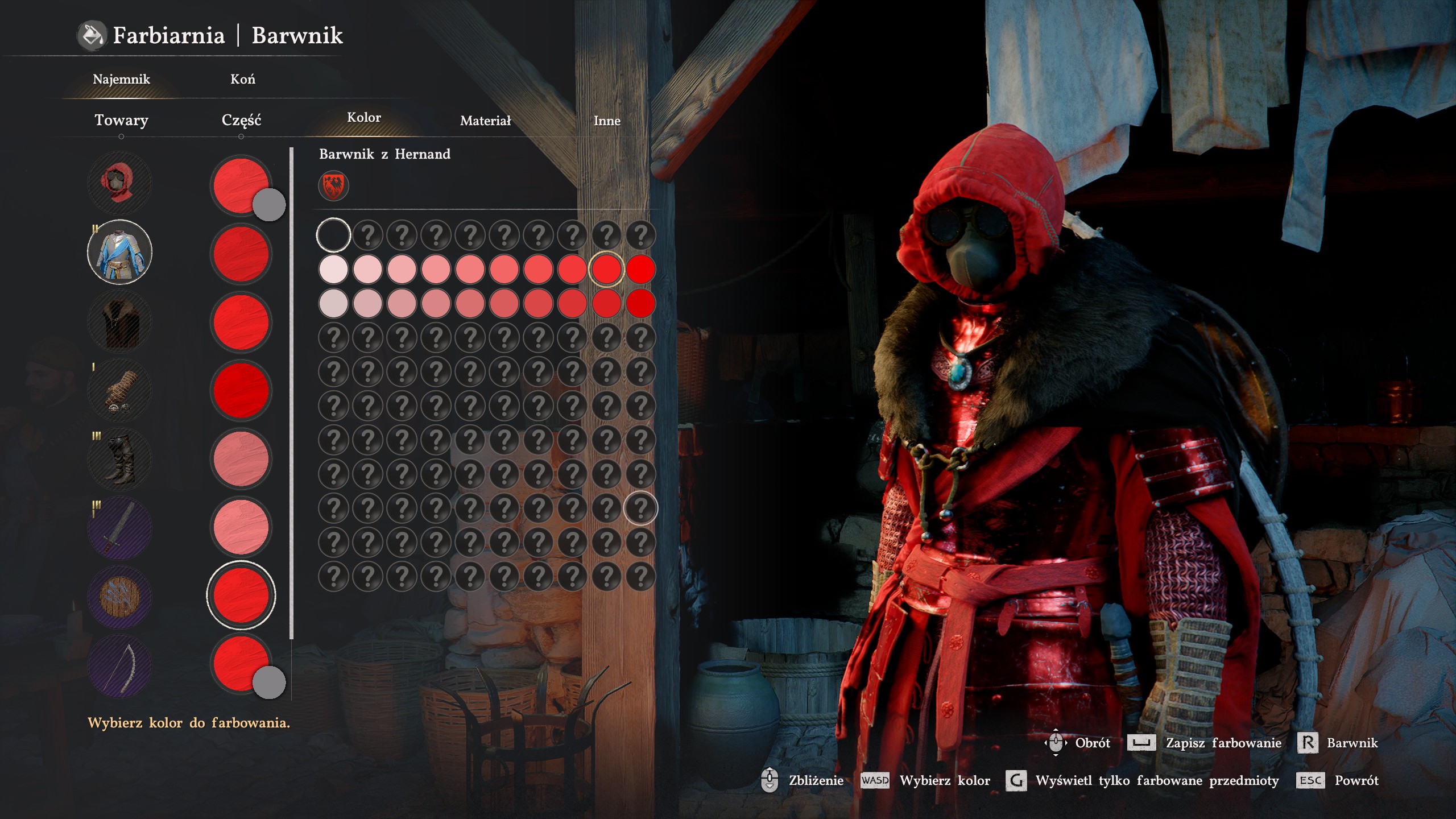Choose the fur cloak item
Viewport: 1456px width, 819px height.
(119, 321)
